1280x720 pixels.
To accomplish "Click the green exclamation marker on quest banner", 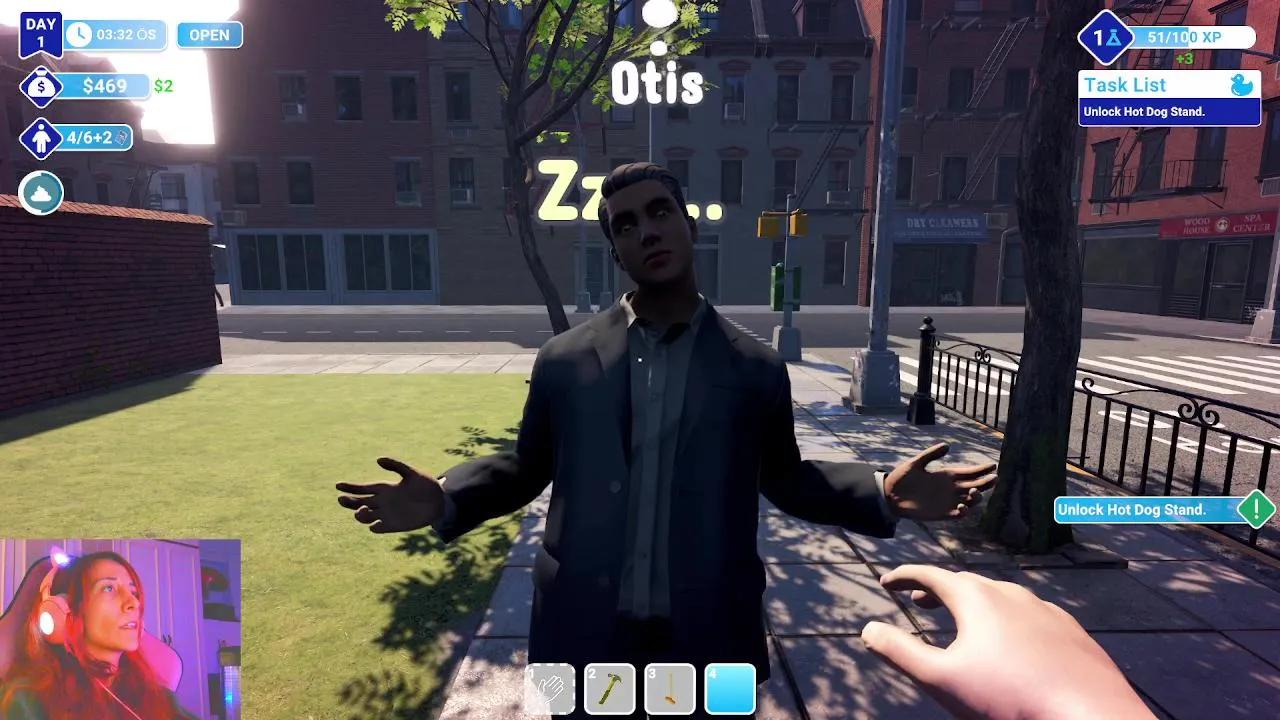I will point(1257,510).
